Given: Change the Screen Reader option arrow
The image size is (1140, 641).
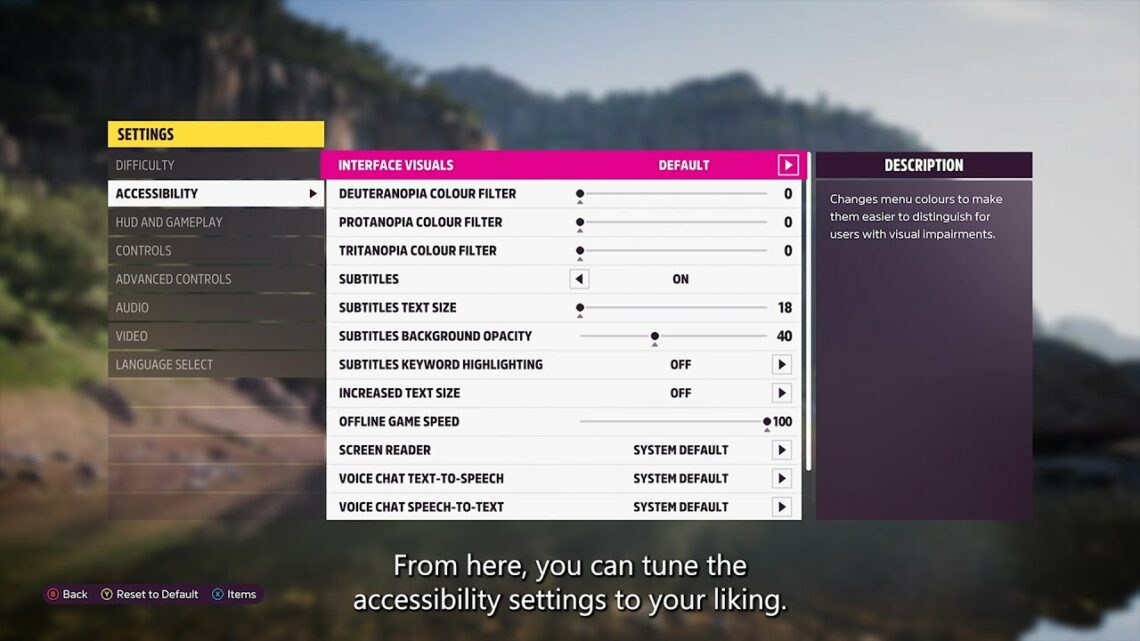Looking at the screenshot, I should (782, 450).
